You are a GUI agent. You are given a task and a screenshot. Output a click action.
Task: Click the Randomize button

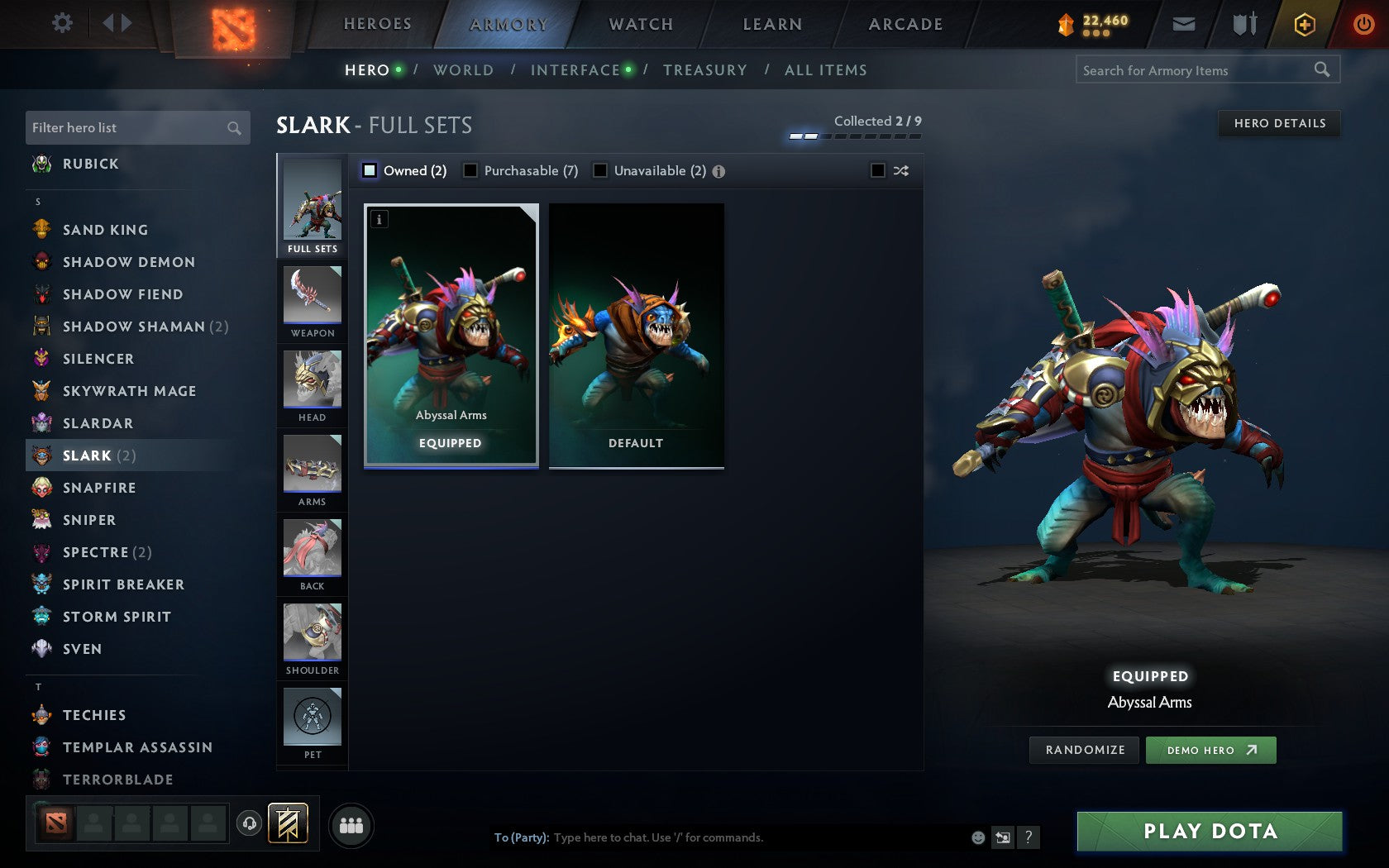(1084, 750)
